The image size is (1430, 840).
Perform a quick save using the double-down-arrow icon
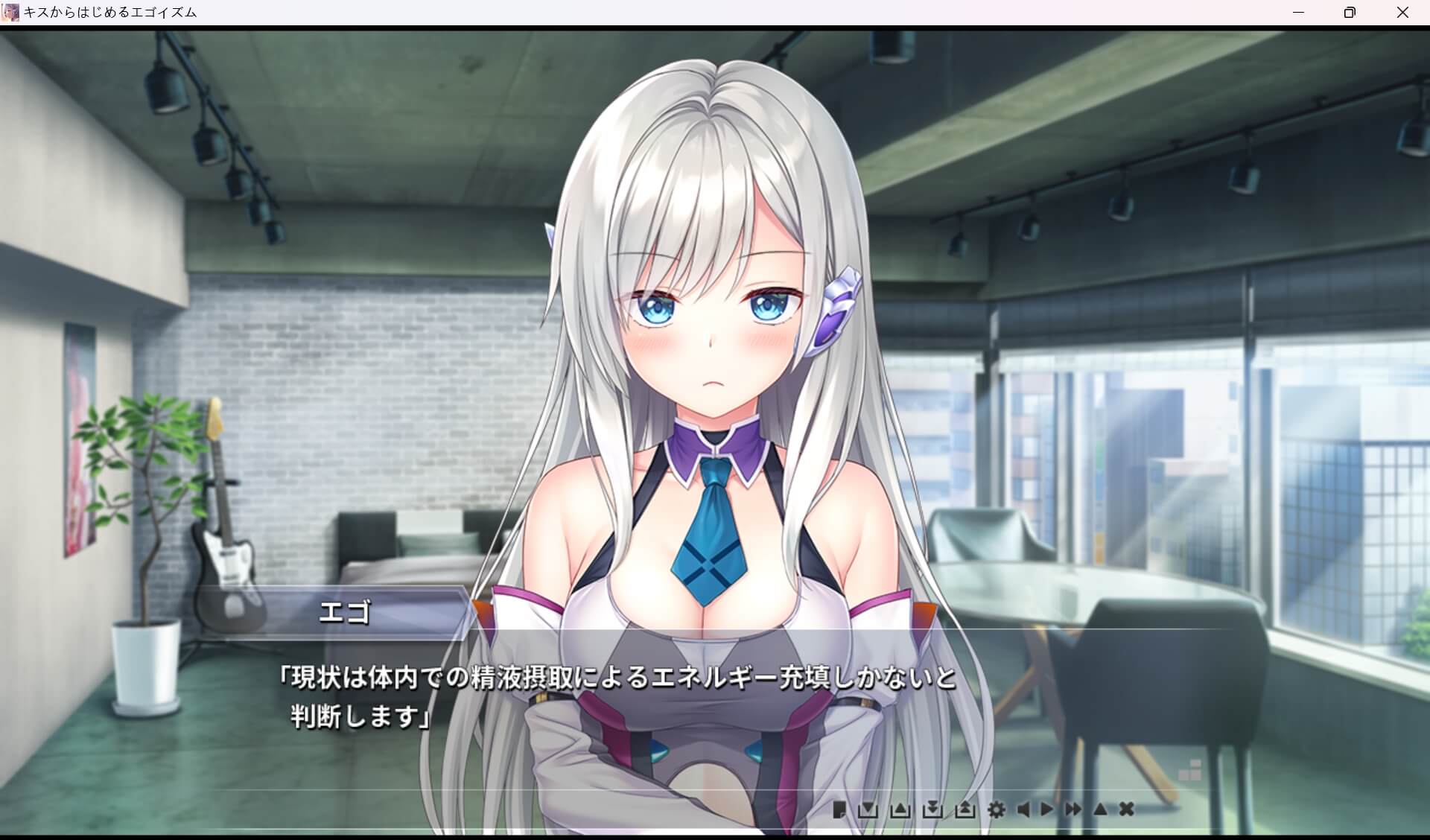[x=932, y=811]
